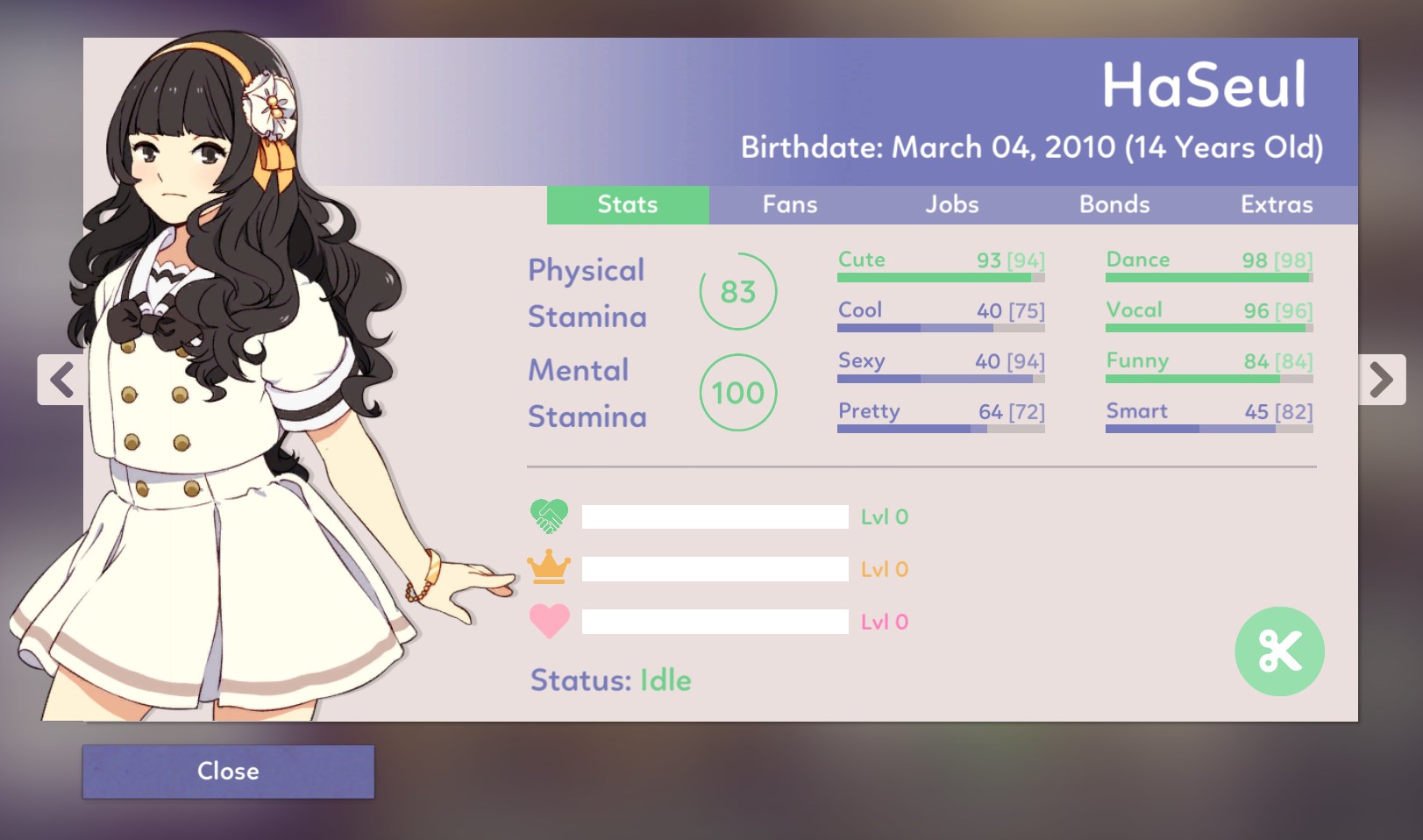Click the green scissors button

[x=1279, y=651]
